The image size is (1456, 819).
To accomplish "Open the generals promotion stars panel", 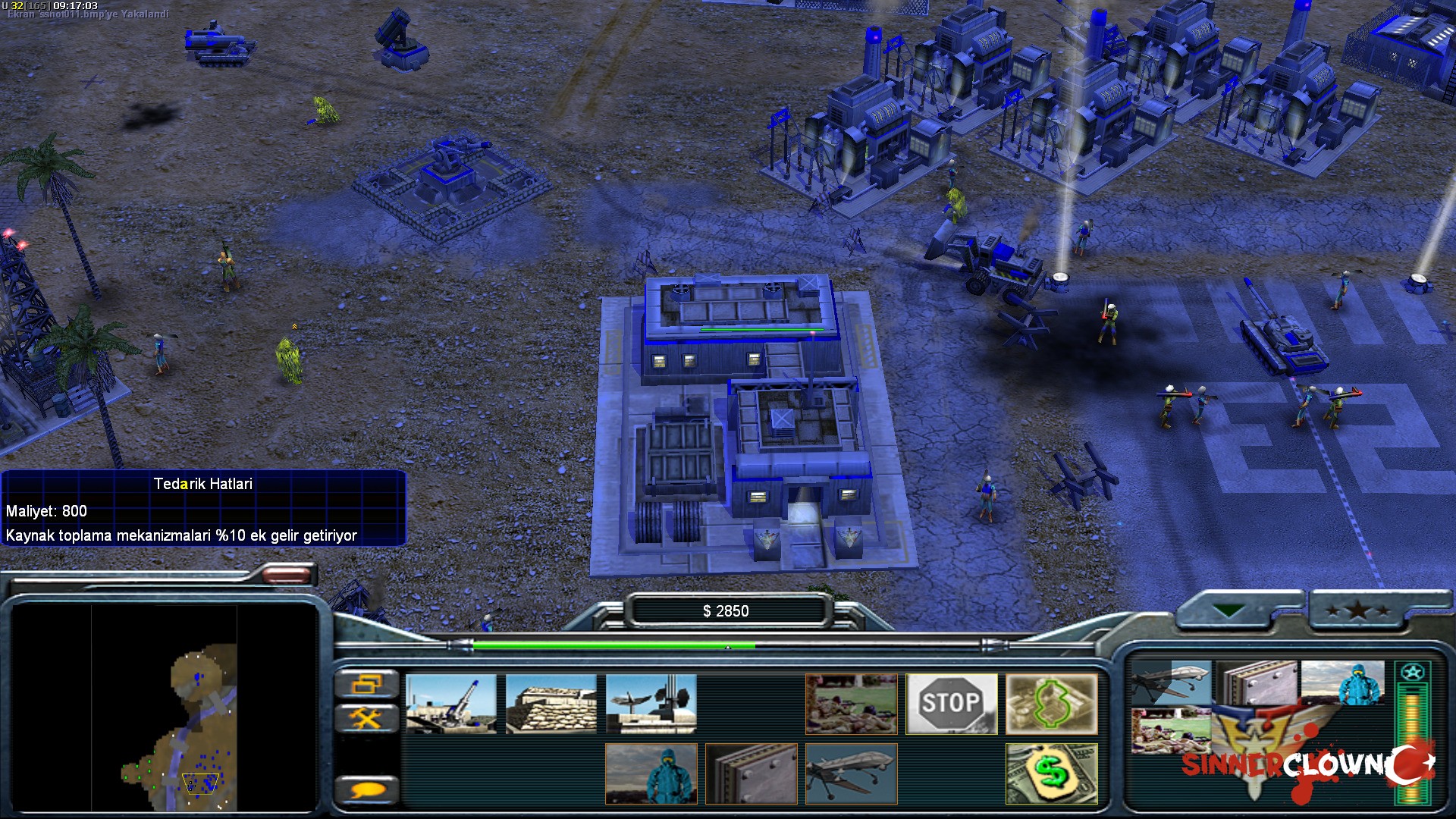I will click(x=1357, y=611).
